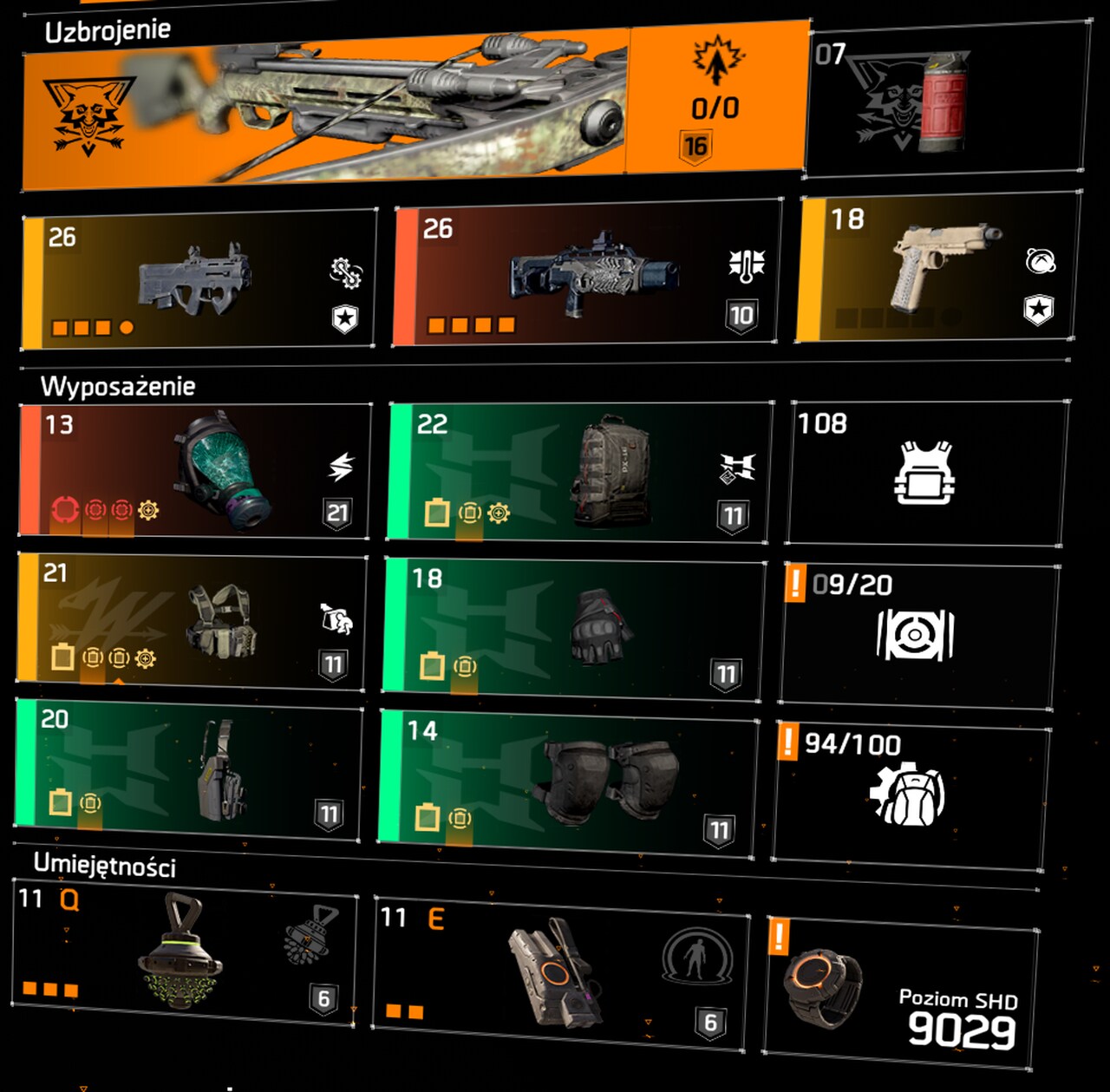This screenshot has height=1092, width=1110.
Task: Open the kneepads gear slot
Action: click(568, 783)
